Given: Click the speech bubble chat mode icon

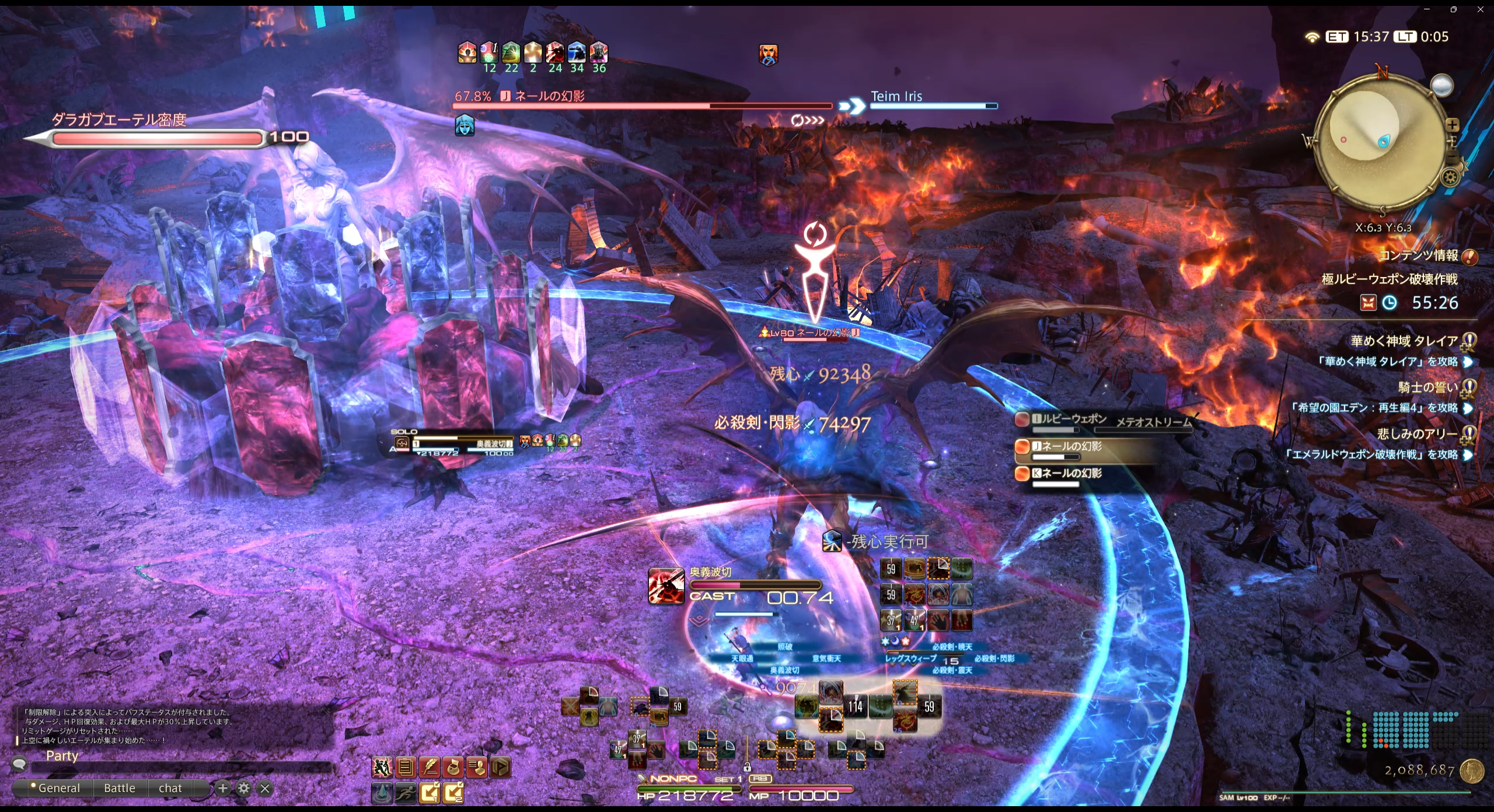Looking at the screenshot, I should [x=19, y=763].
